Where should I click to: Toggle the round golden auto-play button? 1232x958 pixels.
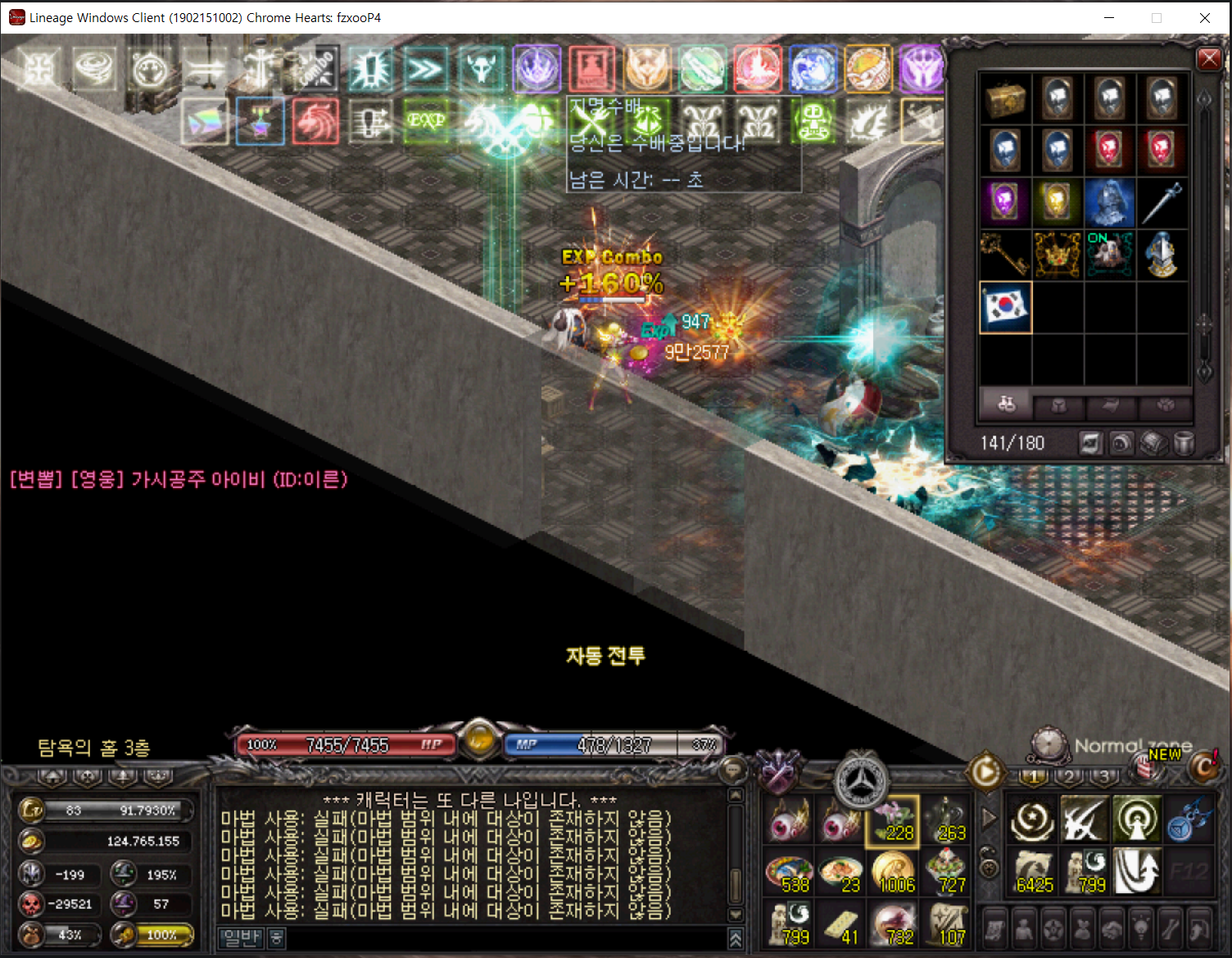tap(985, 771)
